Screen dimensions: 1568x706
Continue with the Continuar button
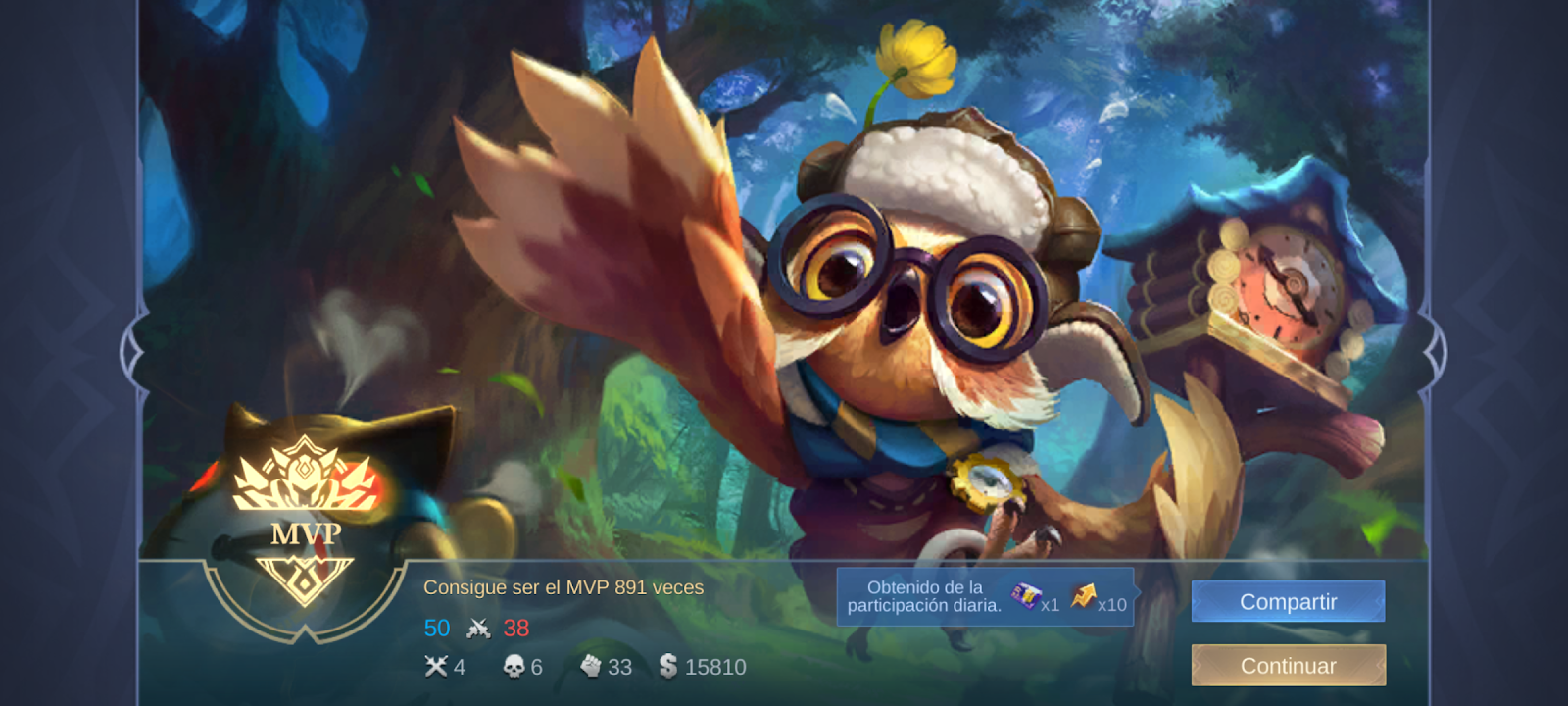click(1288, 666)
